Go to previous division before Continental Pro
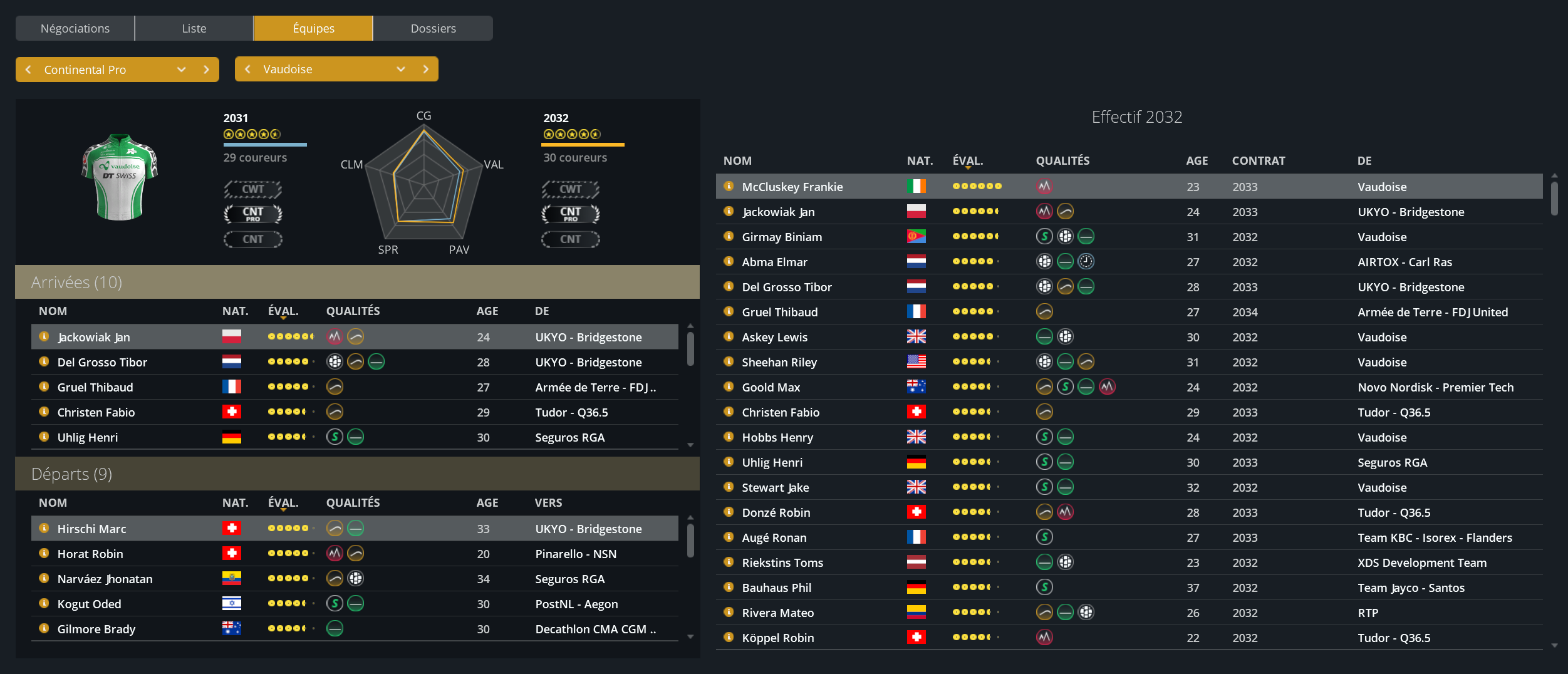 (28, 70)
